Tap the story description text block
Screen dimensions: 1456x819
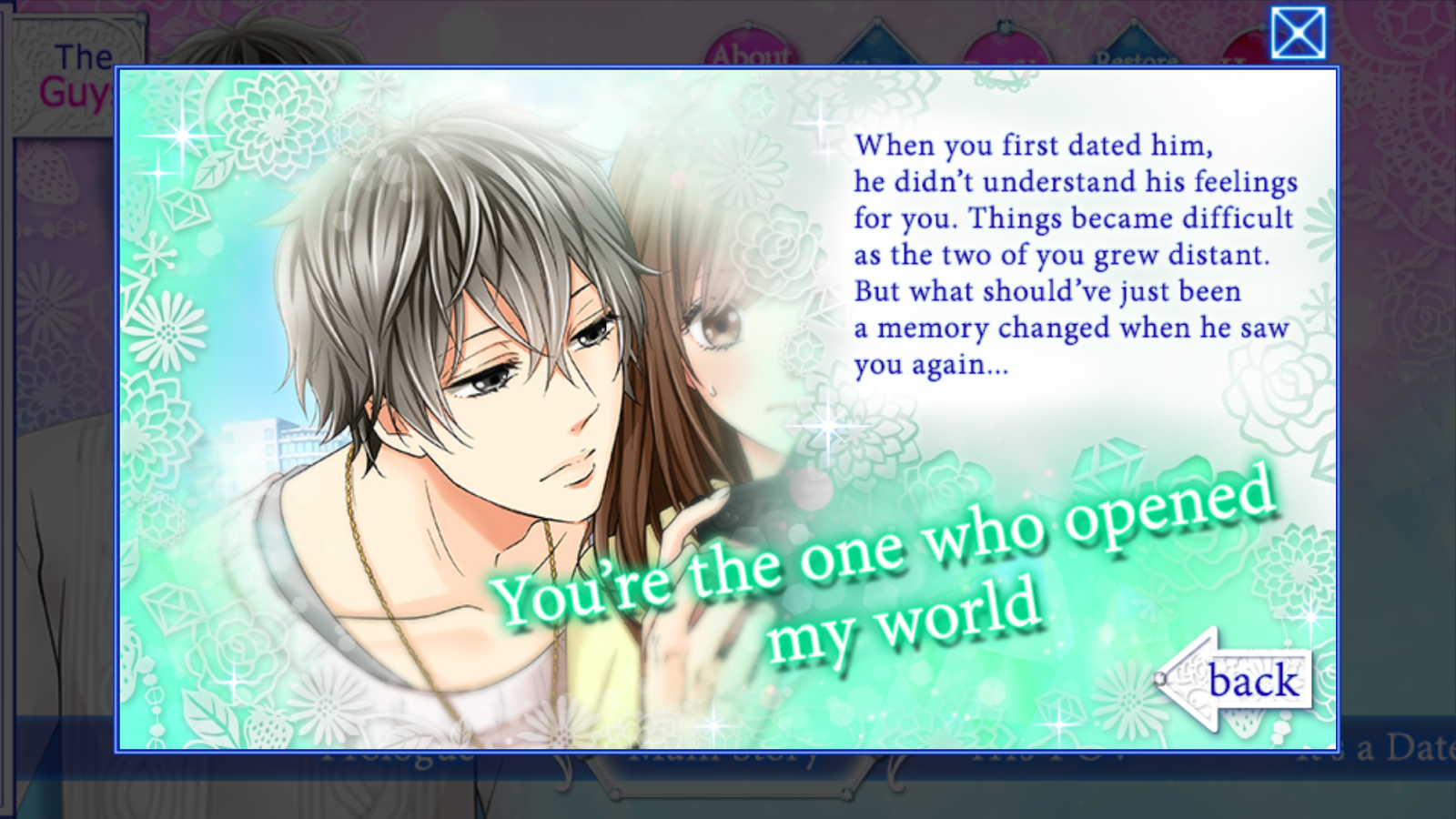1074,255
